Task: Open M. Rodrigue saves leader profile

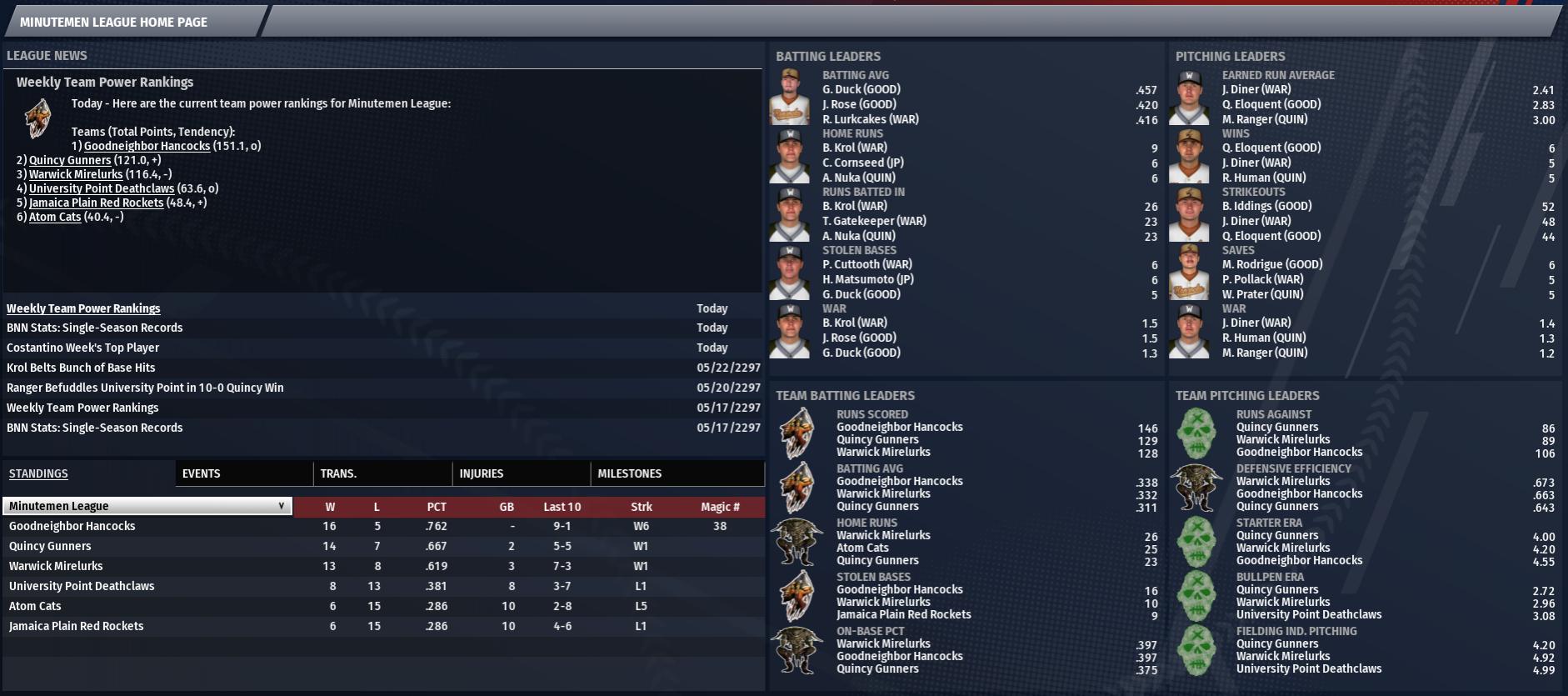Action: [1272, 264]
